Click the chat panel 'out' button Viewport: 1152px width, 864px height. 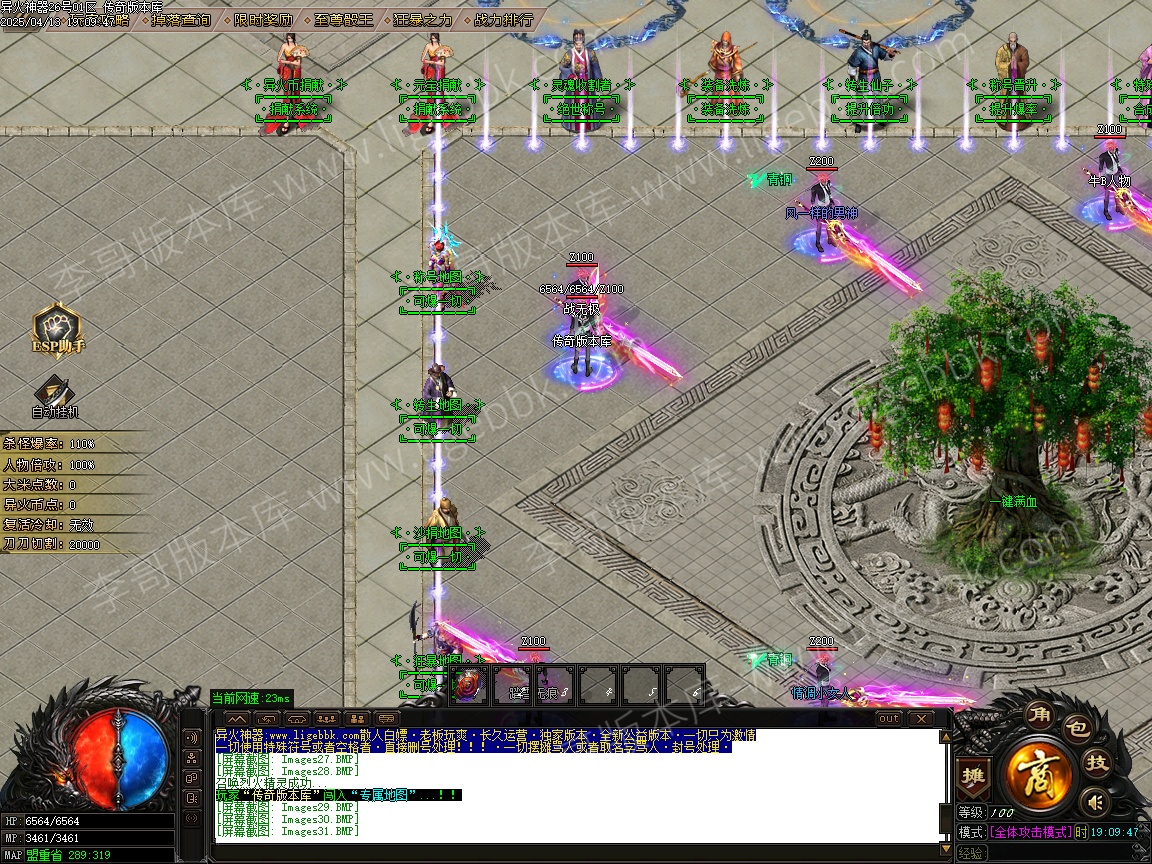889,718
